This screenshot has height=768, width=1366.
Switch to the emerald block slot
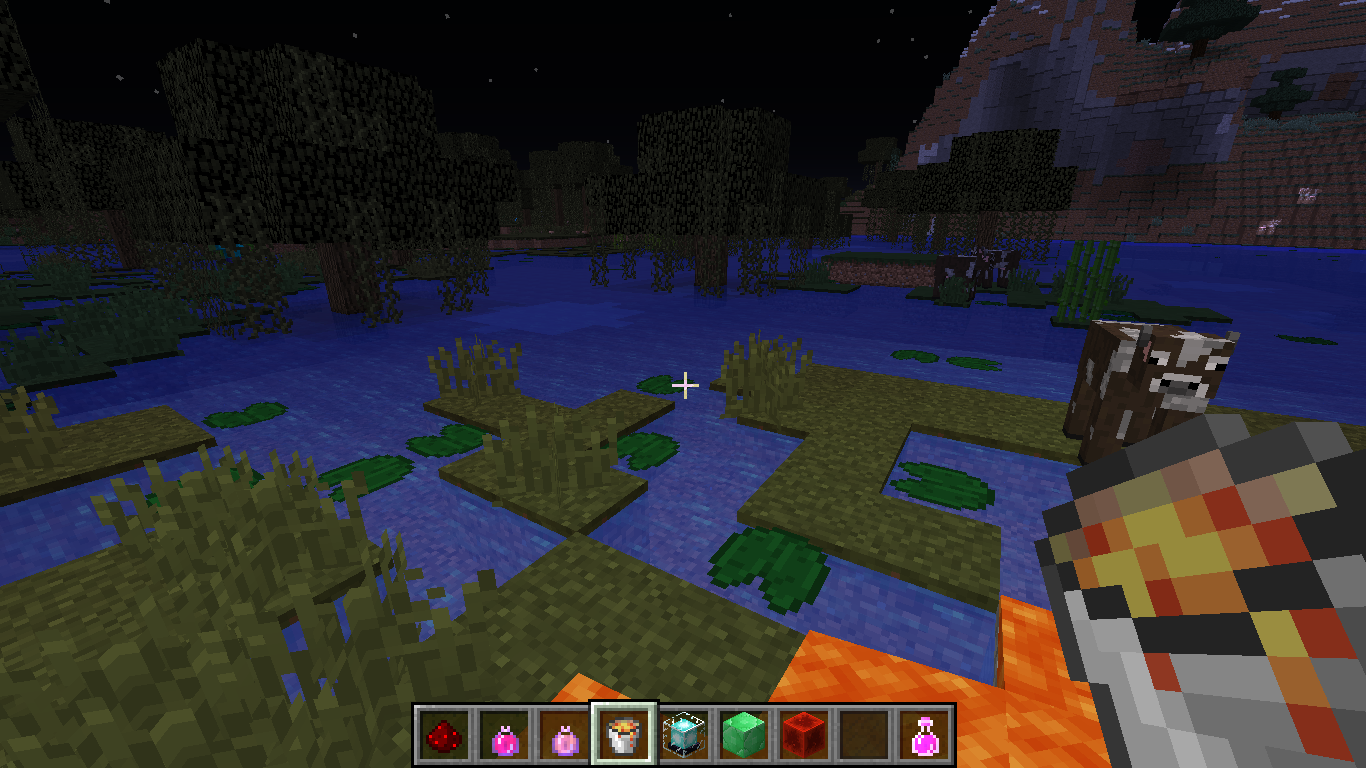pyautogui.click(x=744, y=737)
